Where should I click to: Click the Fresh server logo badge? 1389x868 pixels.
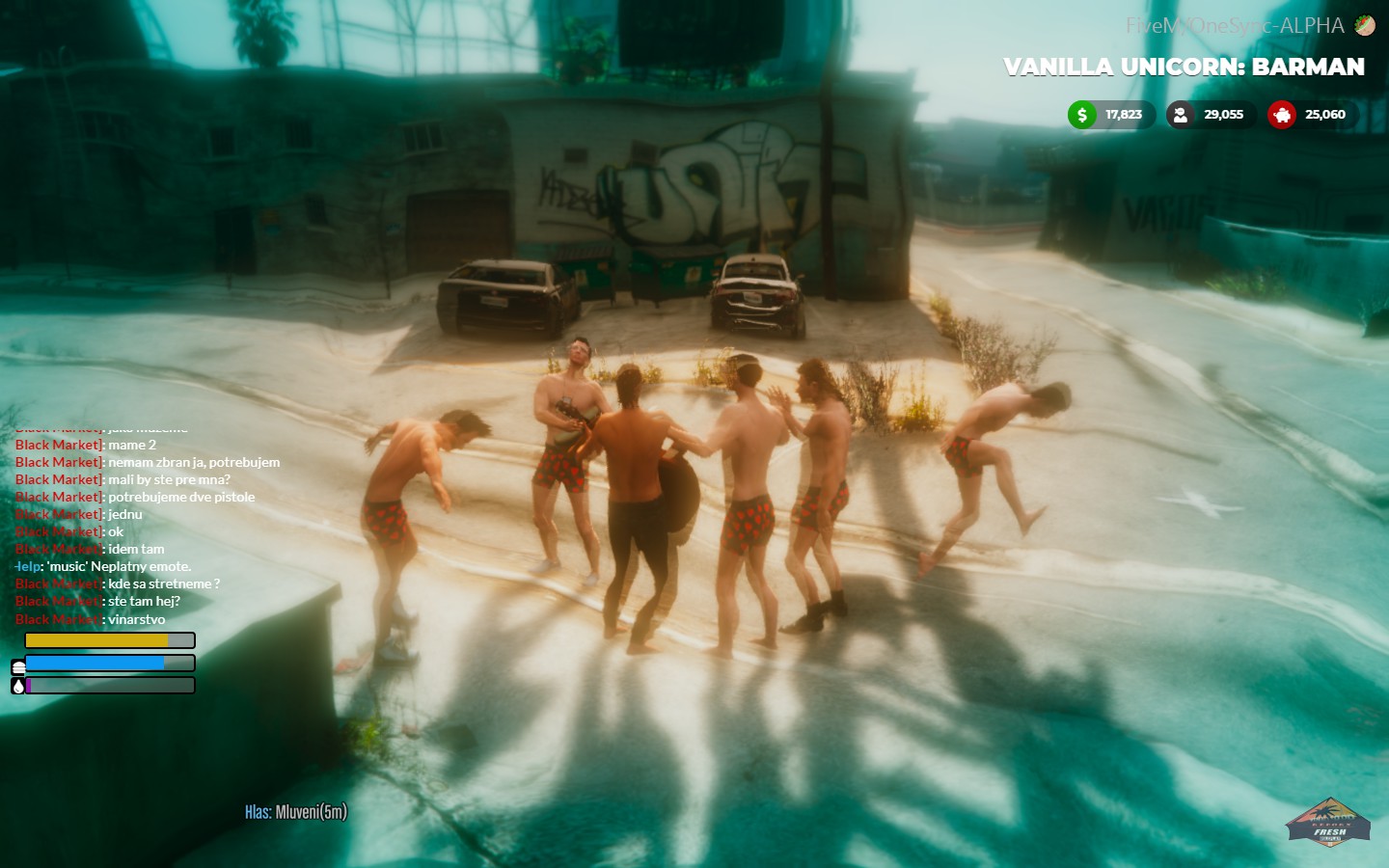[1329, 823]
